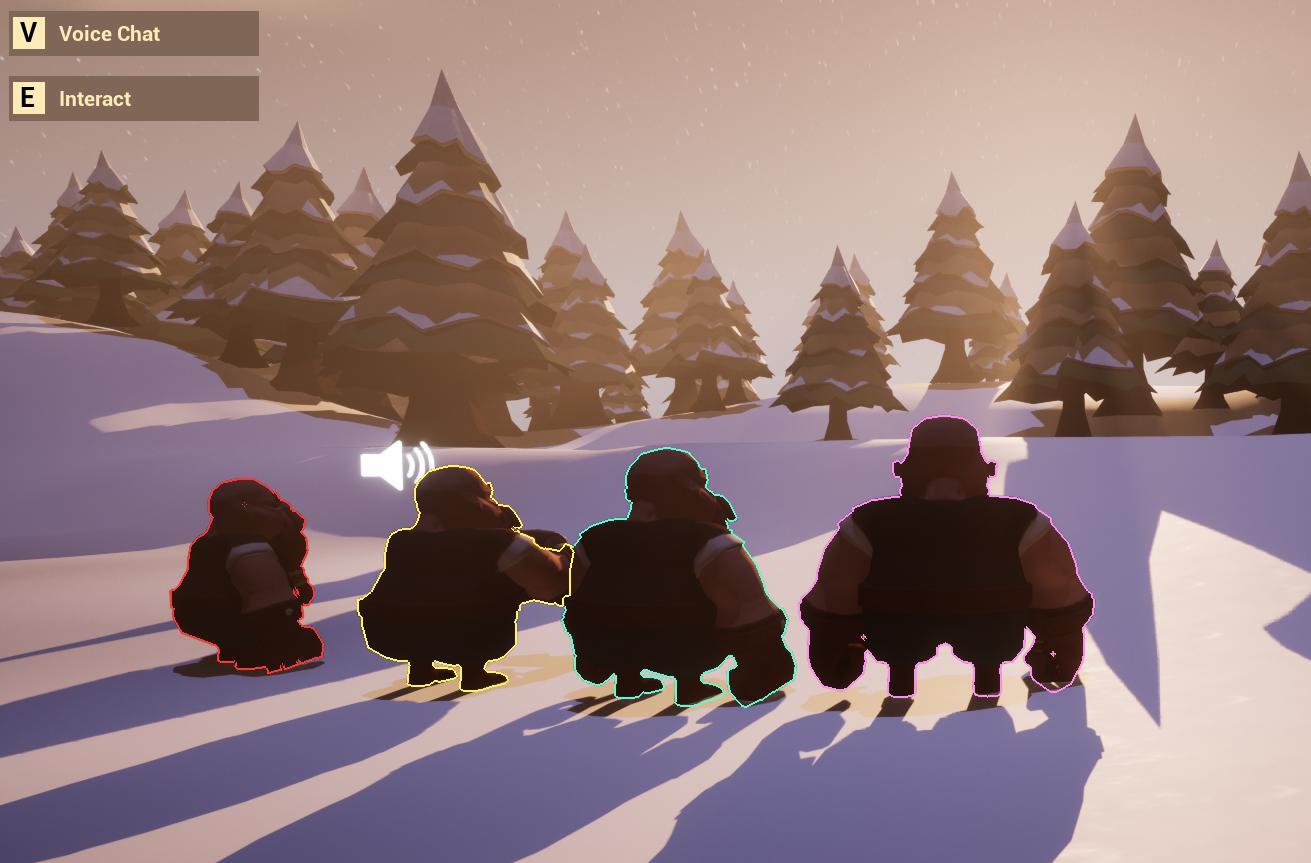Expand the Interact prompt panel

pos(134,98)
